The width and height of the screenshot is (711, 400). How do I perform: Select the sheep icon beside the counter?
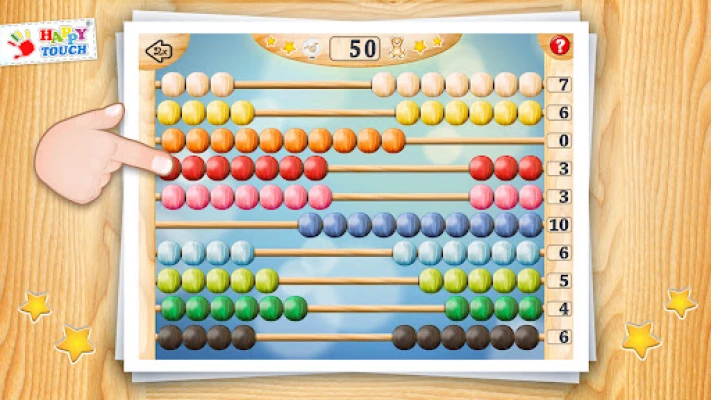[311, 48]
